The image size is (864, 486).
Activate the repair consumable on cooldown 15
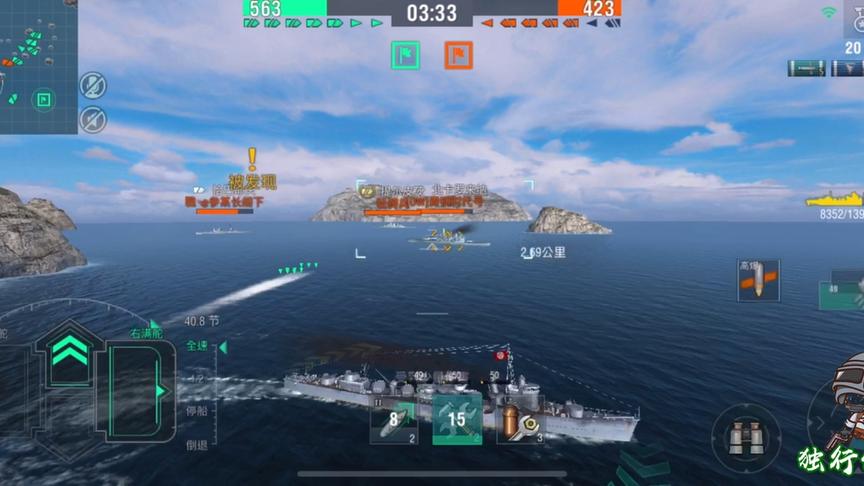[456, 419]
